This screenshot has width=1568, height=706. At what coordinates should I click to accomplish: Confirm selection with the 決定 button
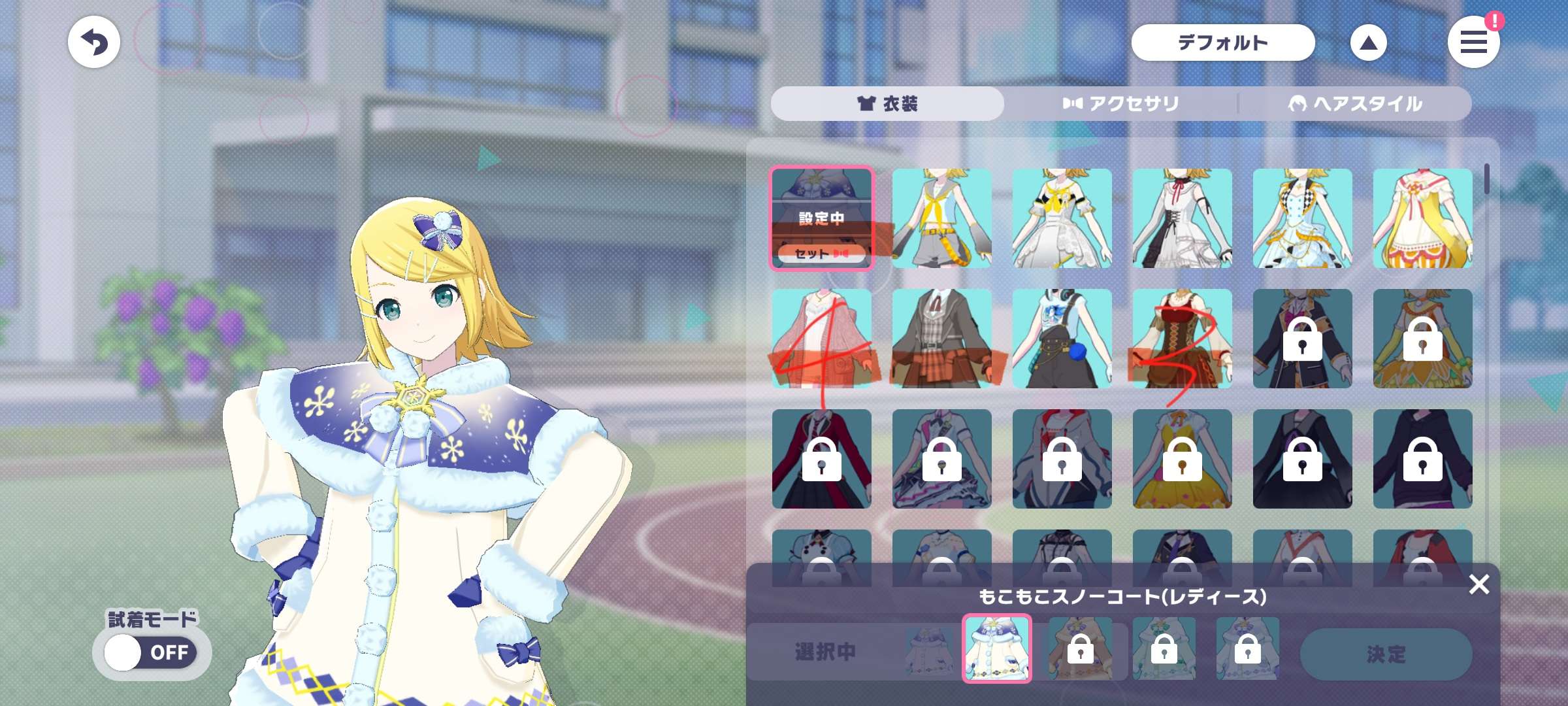(x=1386, y=654)
